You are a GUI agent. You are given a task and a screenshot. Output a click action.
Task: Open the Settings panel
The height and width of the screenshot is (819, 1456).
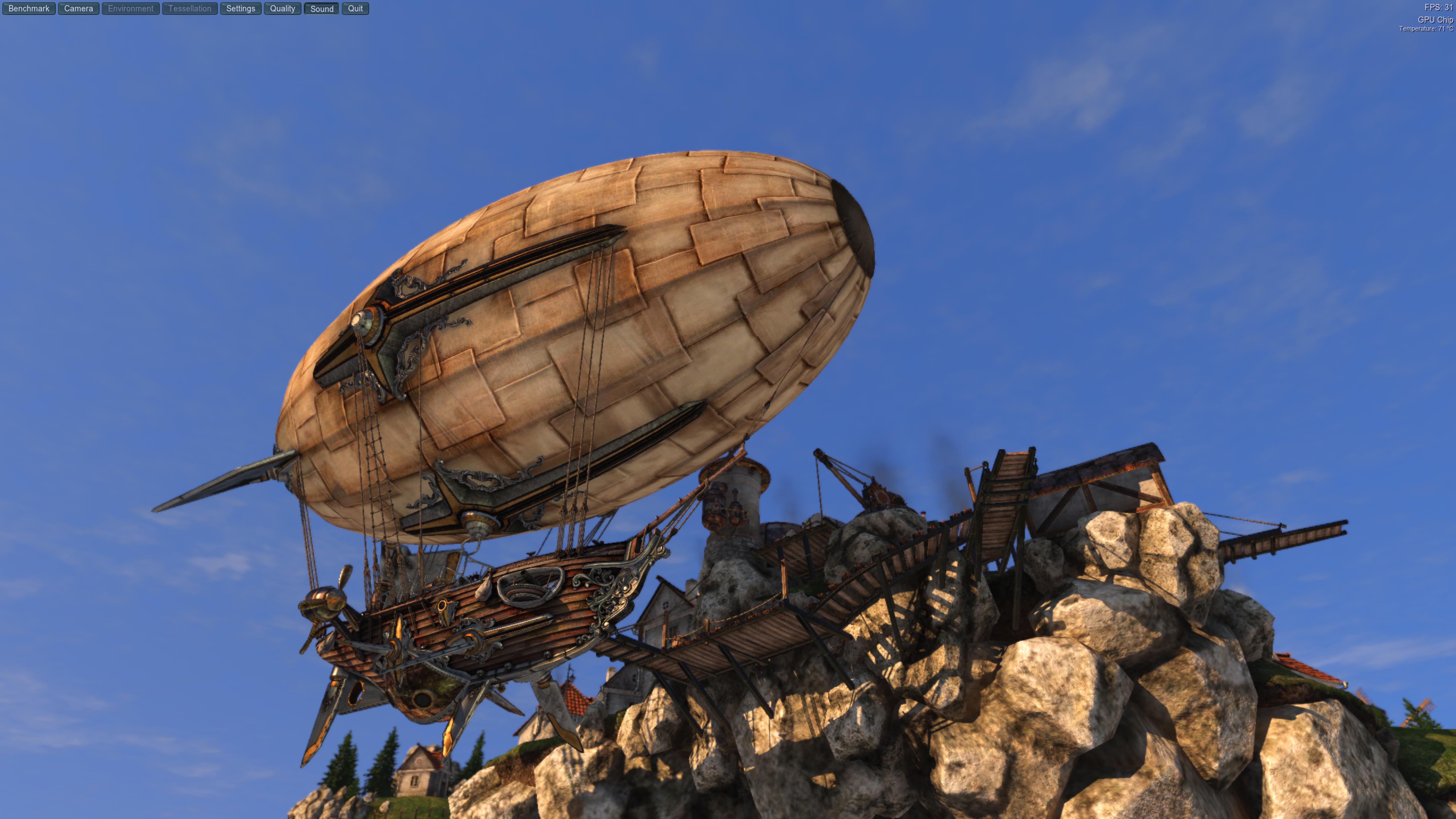pos(240,9)
